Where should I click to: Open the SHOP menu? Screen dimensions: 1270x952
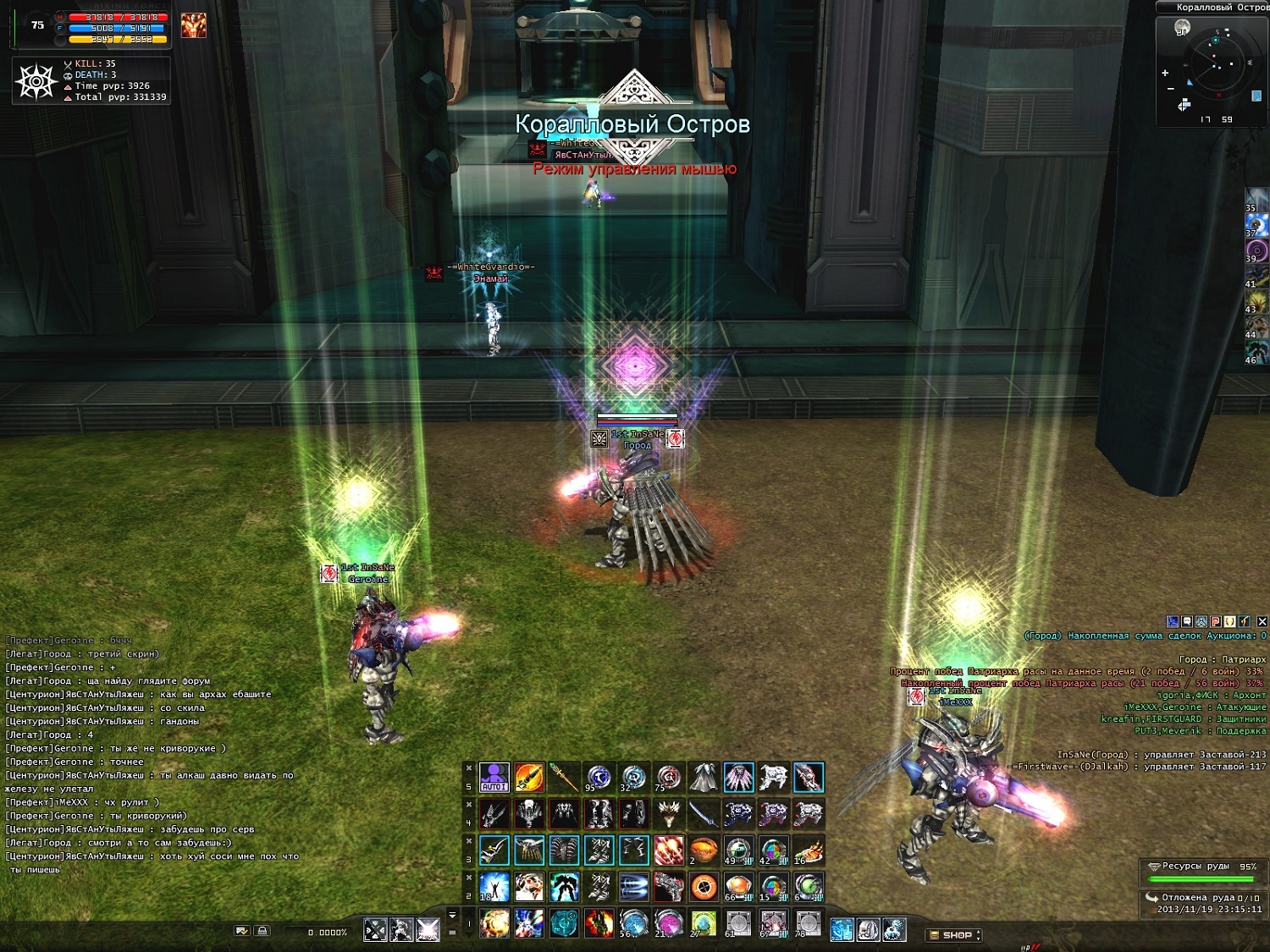coord(956,935)
